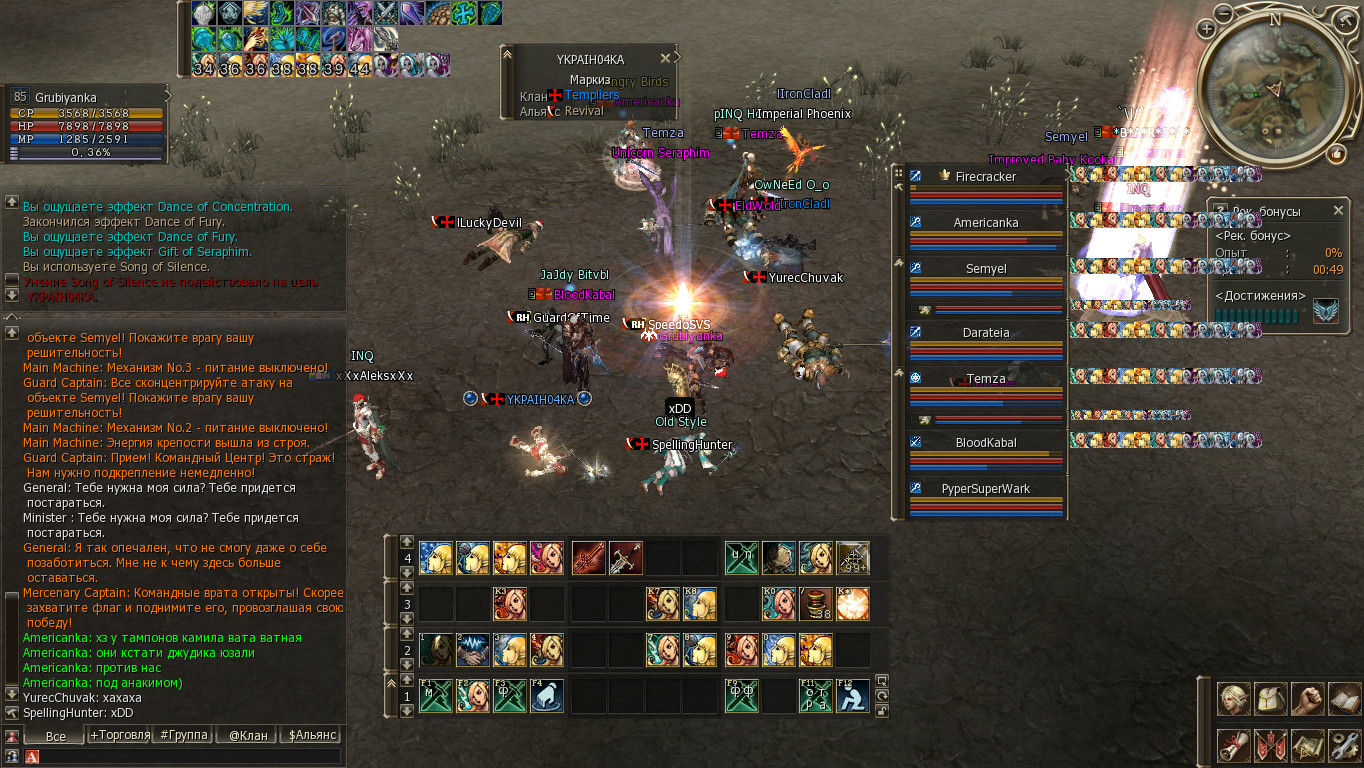Switch to the #Группа chat tab
Screen dimensions: 1364x768
click(x=184, y=735)
